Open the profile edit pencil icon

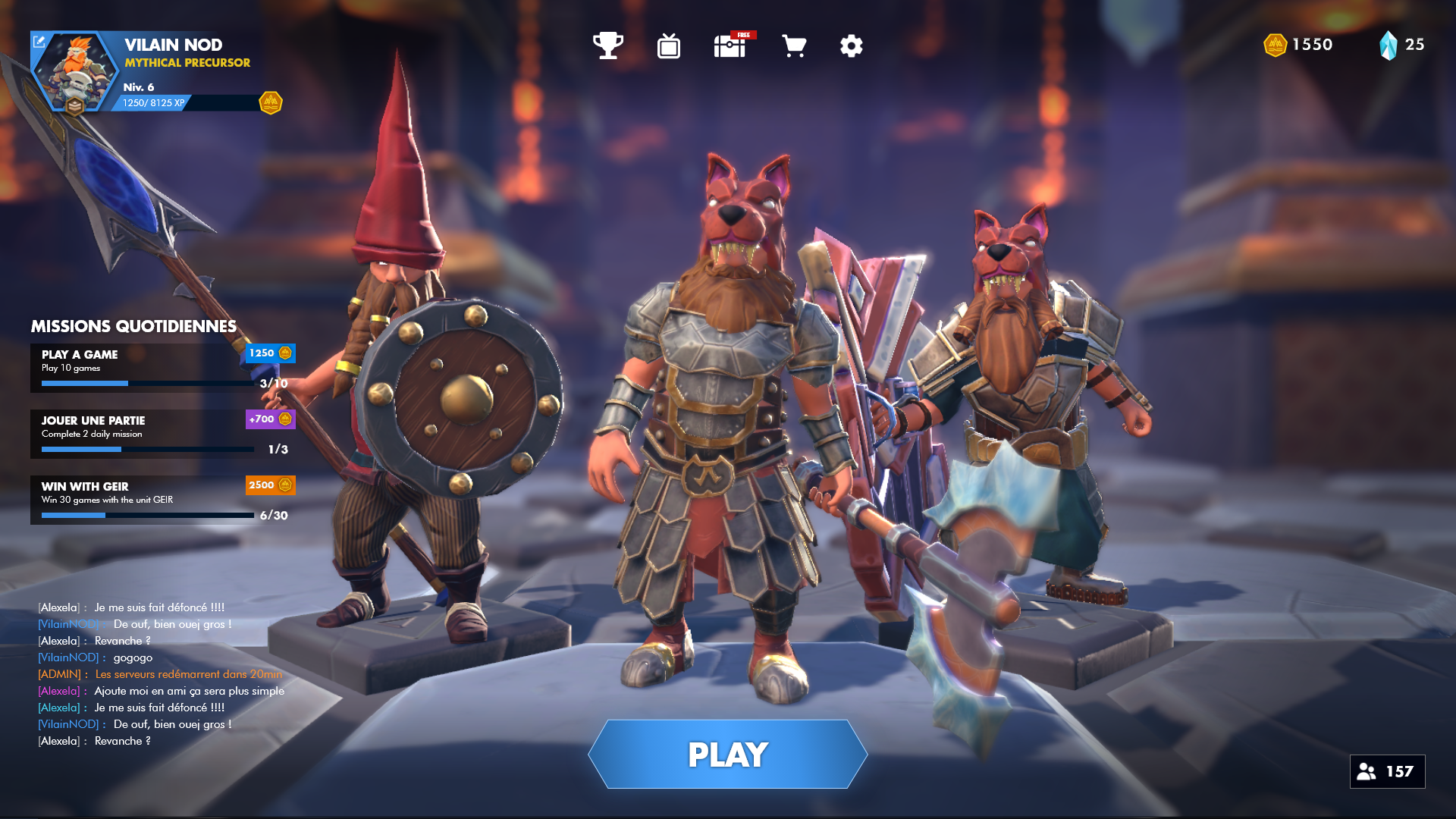tap(39, 42)
